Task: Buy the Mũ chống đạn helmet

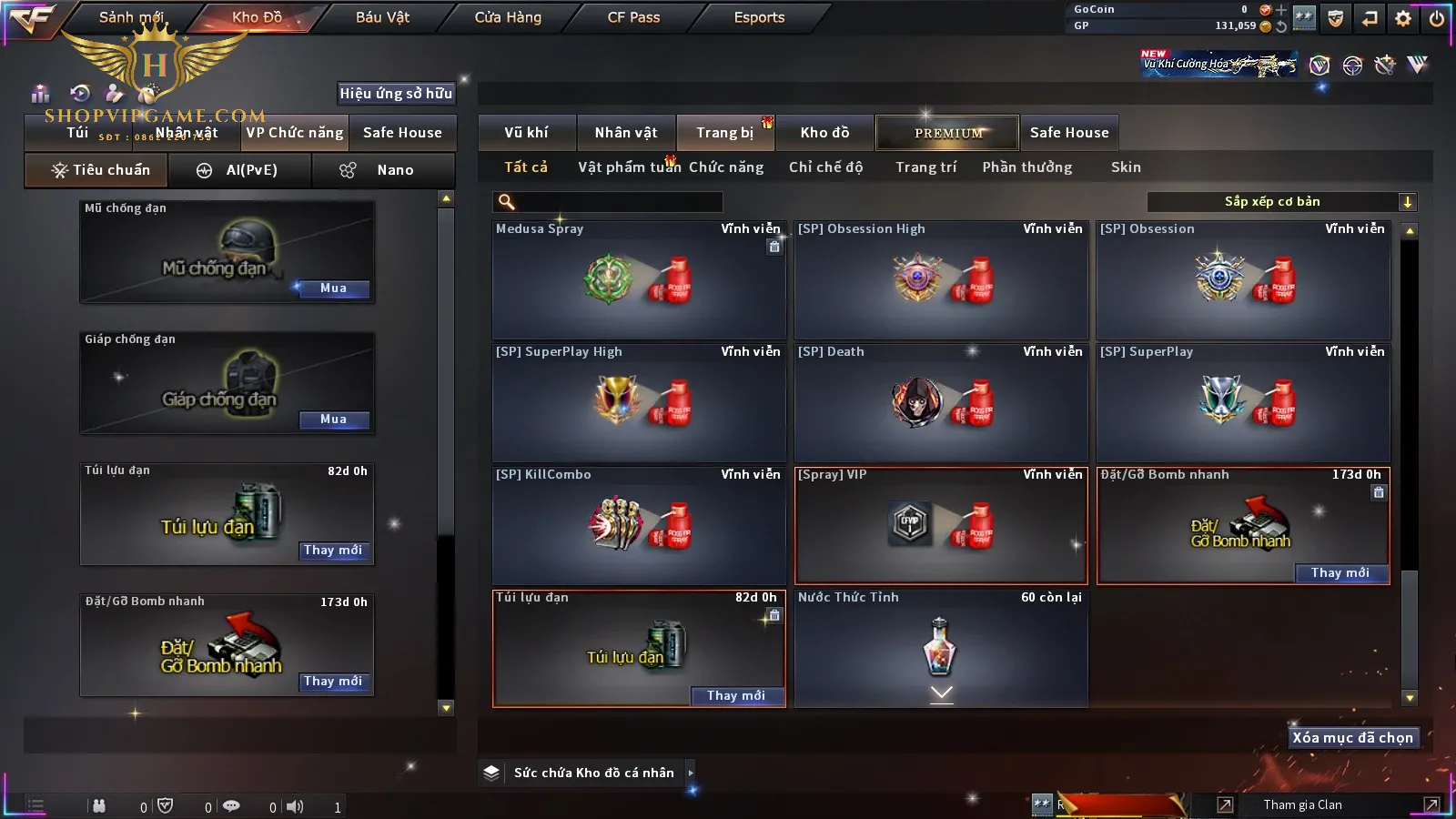Action: [333, 288]
